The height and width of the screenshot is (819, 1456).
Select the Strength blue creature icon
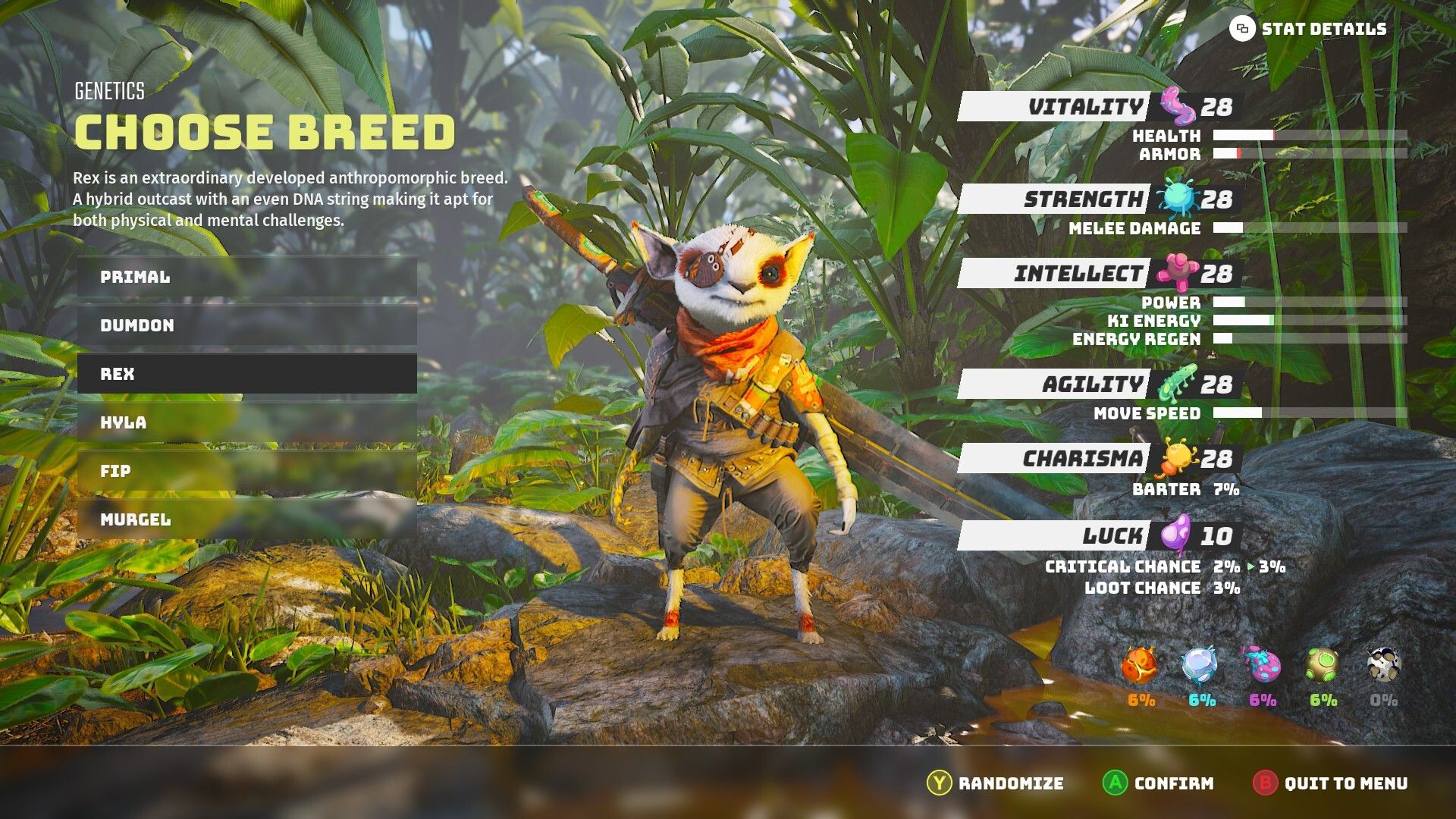(1178, 200)
